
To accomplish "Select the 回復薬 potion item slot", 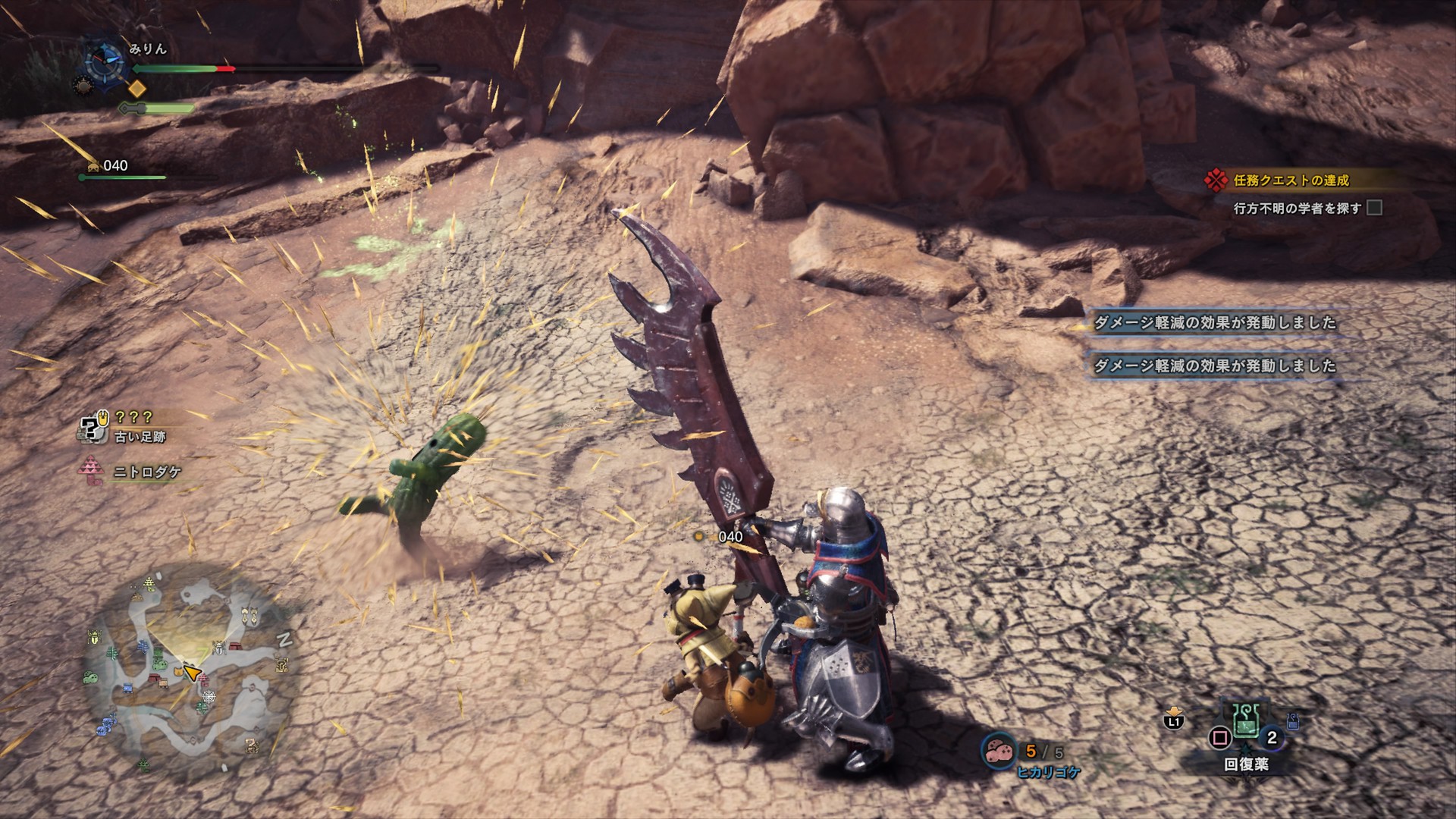I will pos(1244,726).
